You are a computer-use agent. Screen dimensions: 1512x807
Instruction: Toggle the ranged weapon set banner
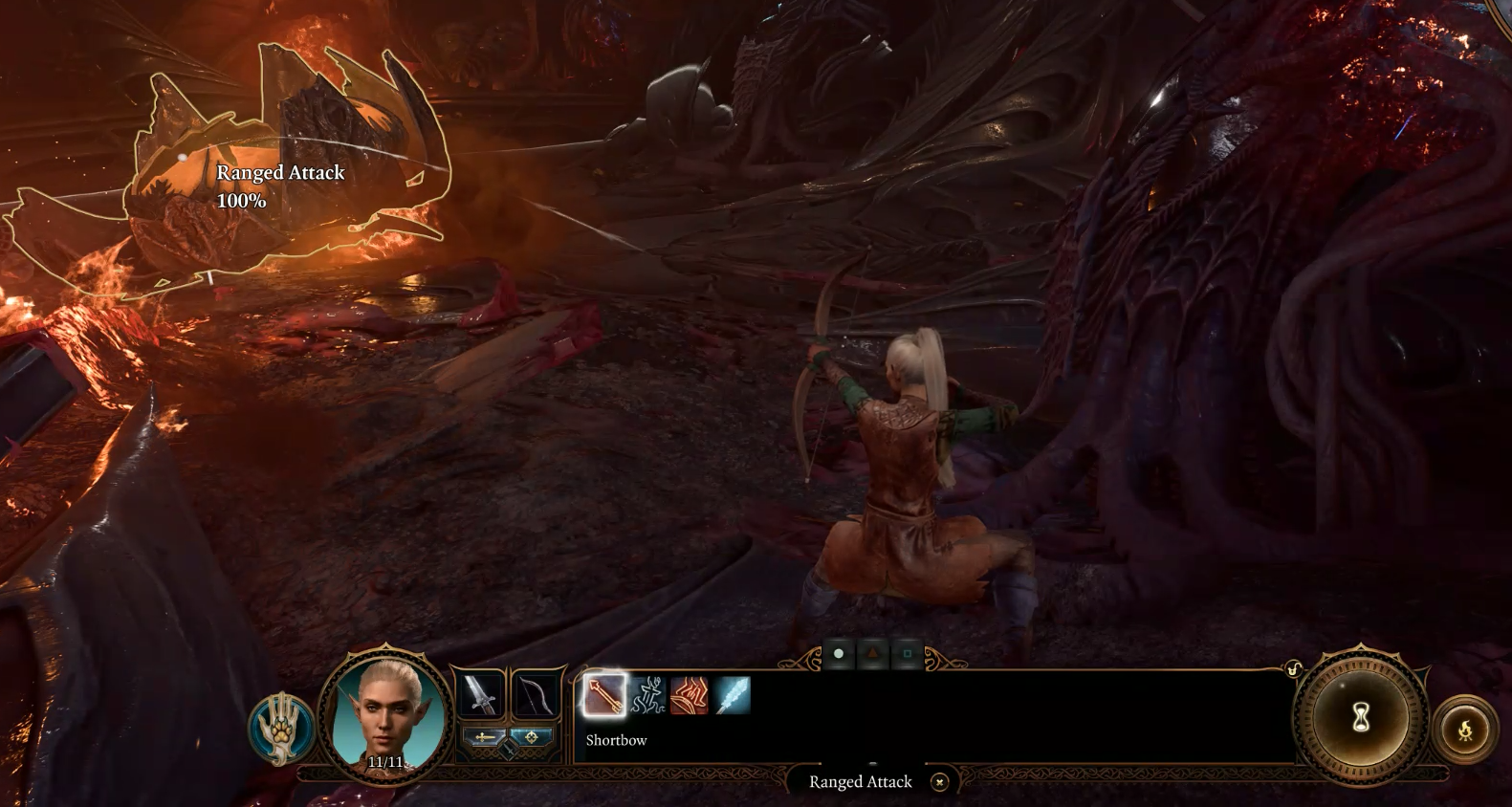tap(532, 738)
